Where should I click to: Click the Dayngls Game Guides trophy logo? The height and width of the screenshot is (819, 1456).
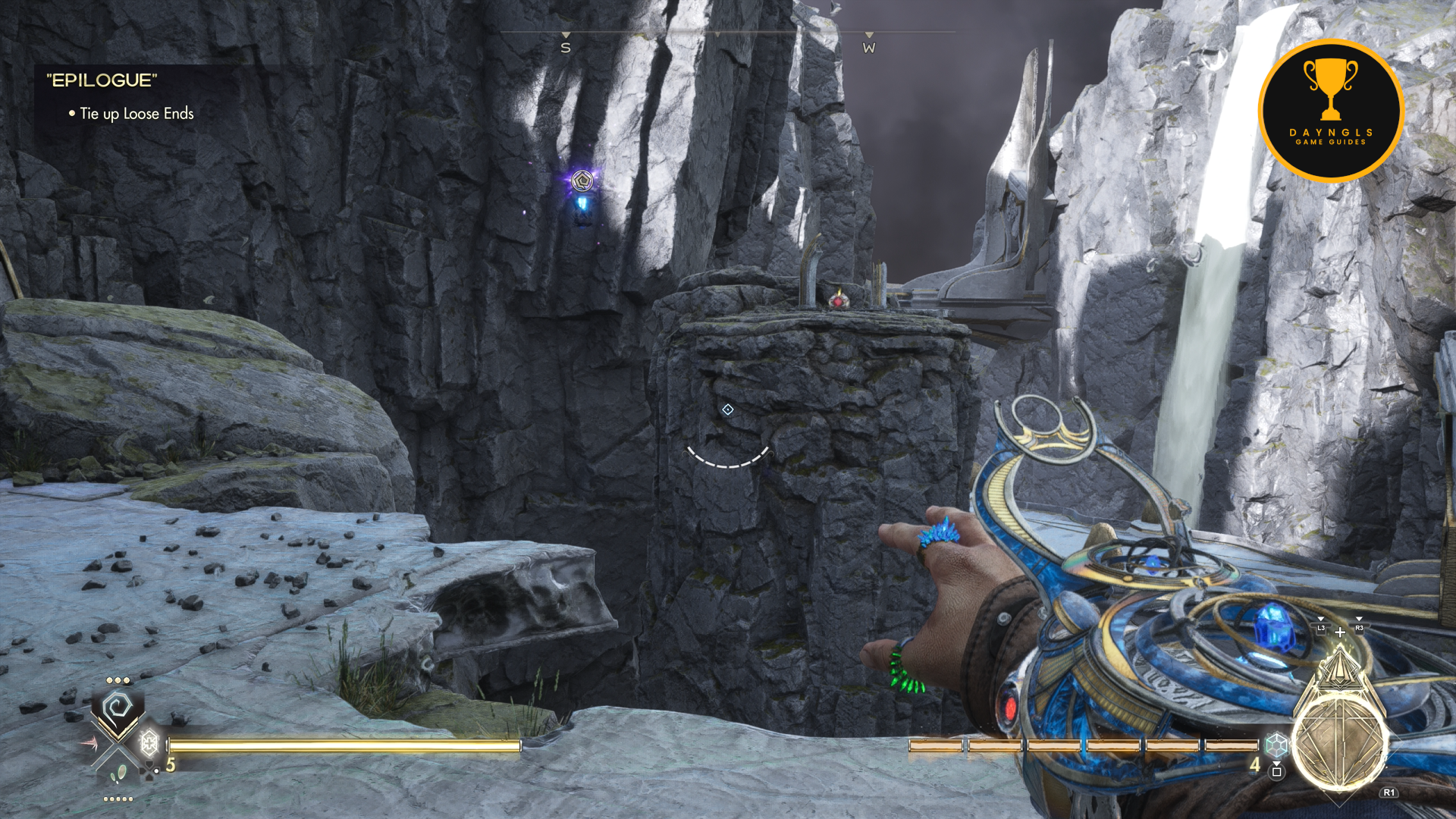click(1331, 111)
